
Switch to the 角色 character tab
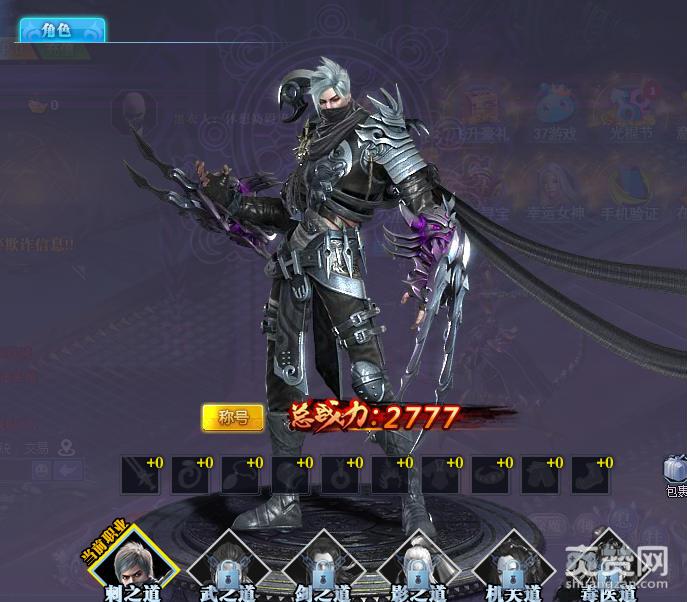point(62,30)
